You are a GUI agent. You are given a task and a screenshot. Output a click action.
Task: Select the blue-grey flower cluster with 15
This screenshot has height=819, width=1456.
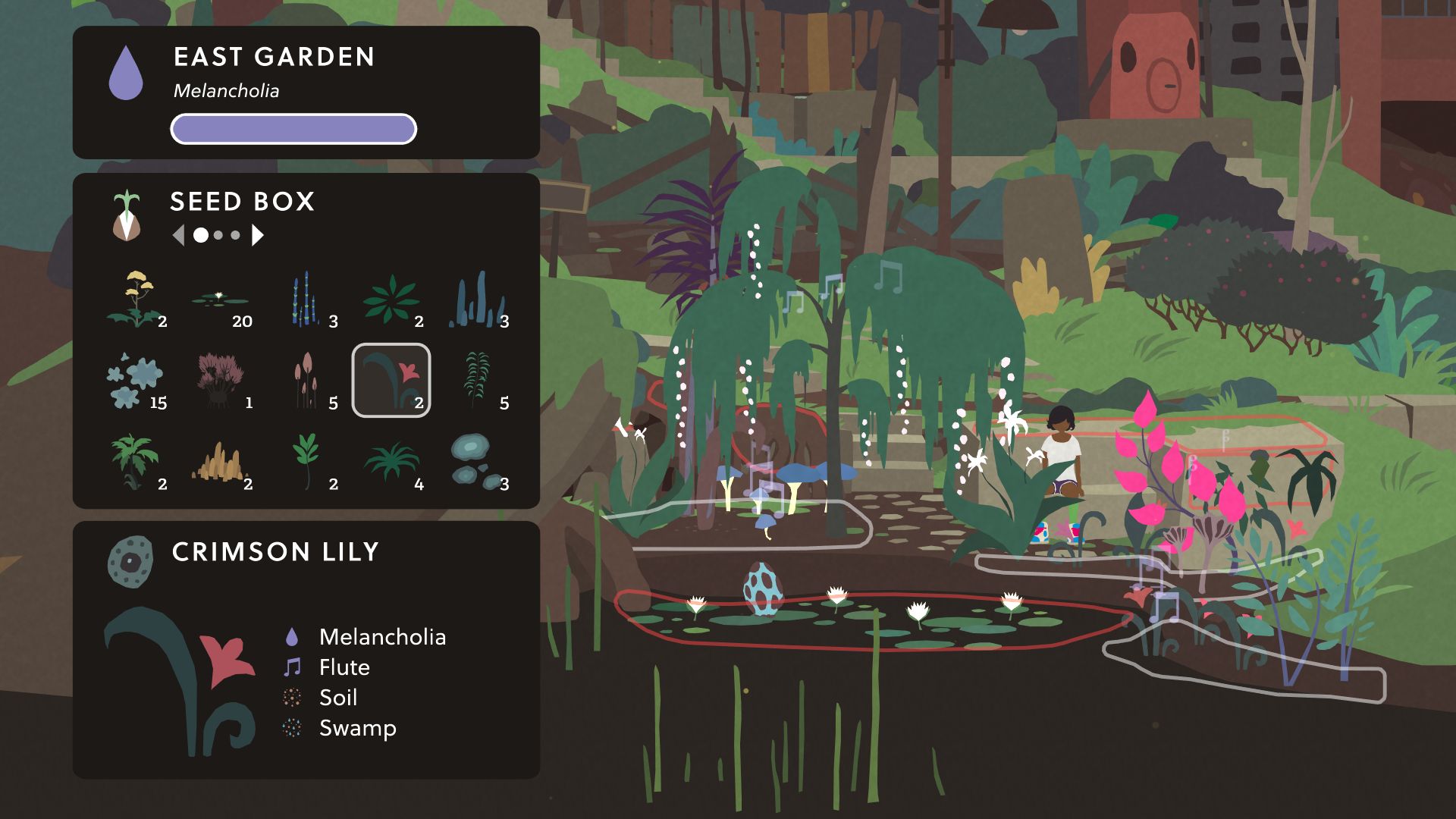136,381
